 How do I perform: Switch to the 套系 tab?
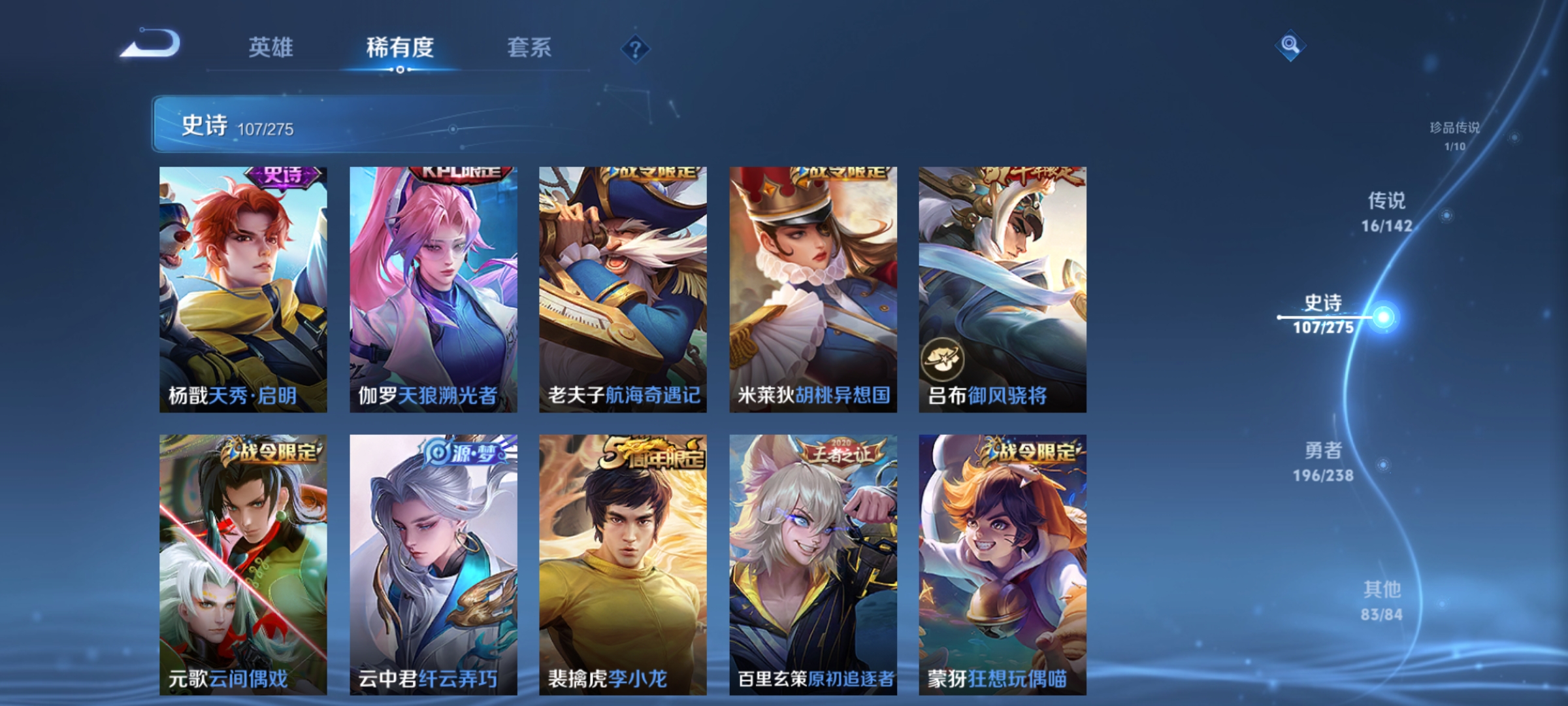click(x=529, y=47)
